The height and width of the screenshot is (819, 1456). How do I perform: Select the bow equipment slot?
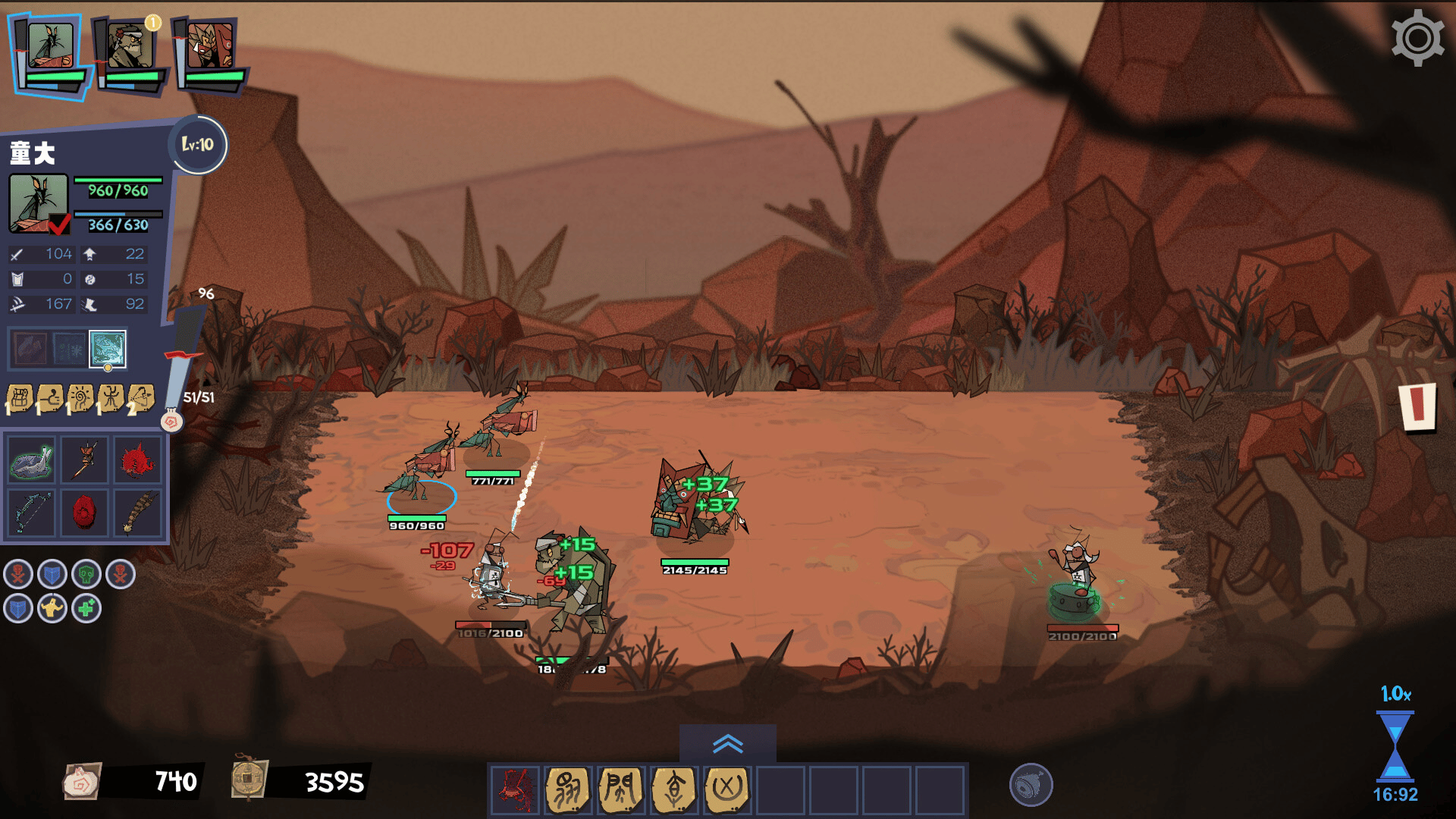[32, 513]
